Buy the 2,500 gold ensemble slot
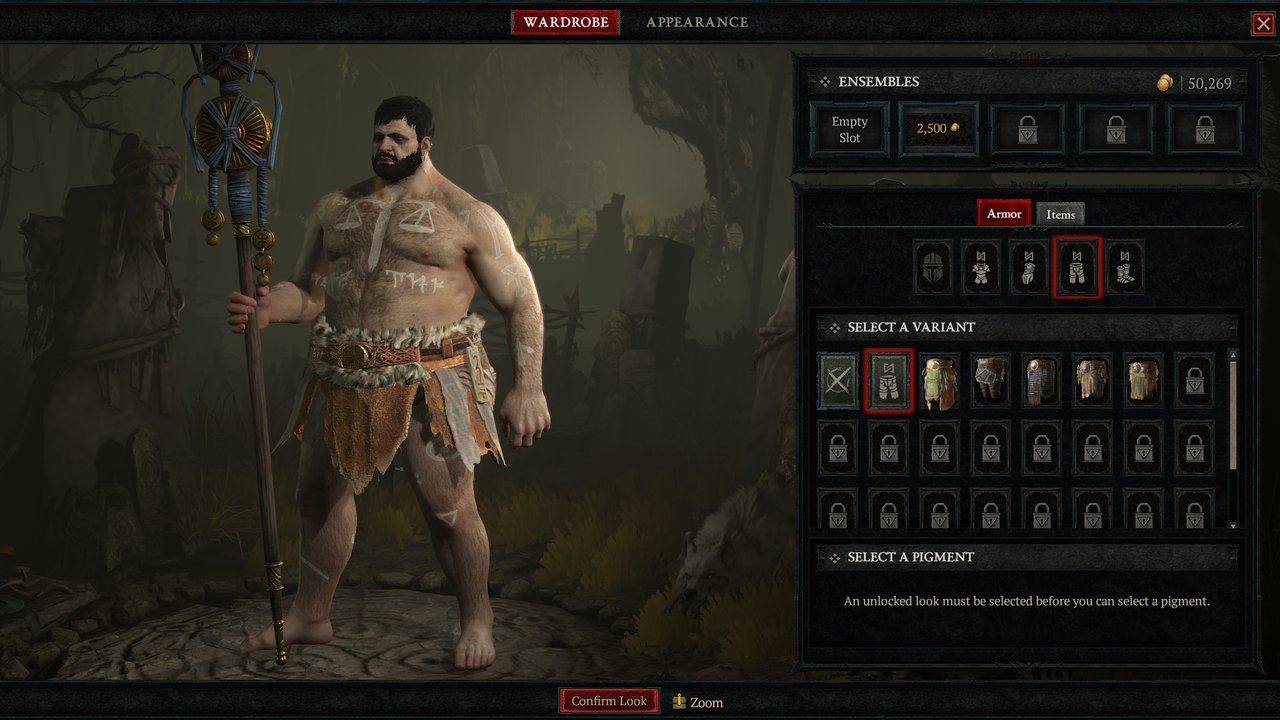Viewport: 1280px width, 720px height. coord(938,130)
